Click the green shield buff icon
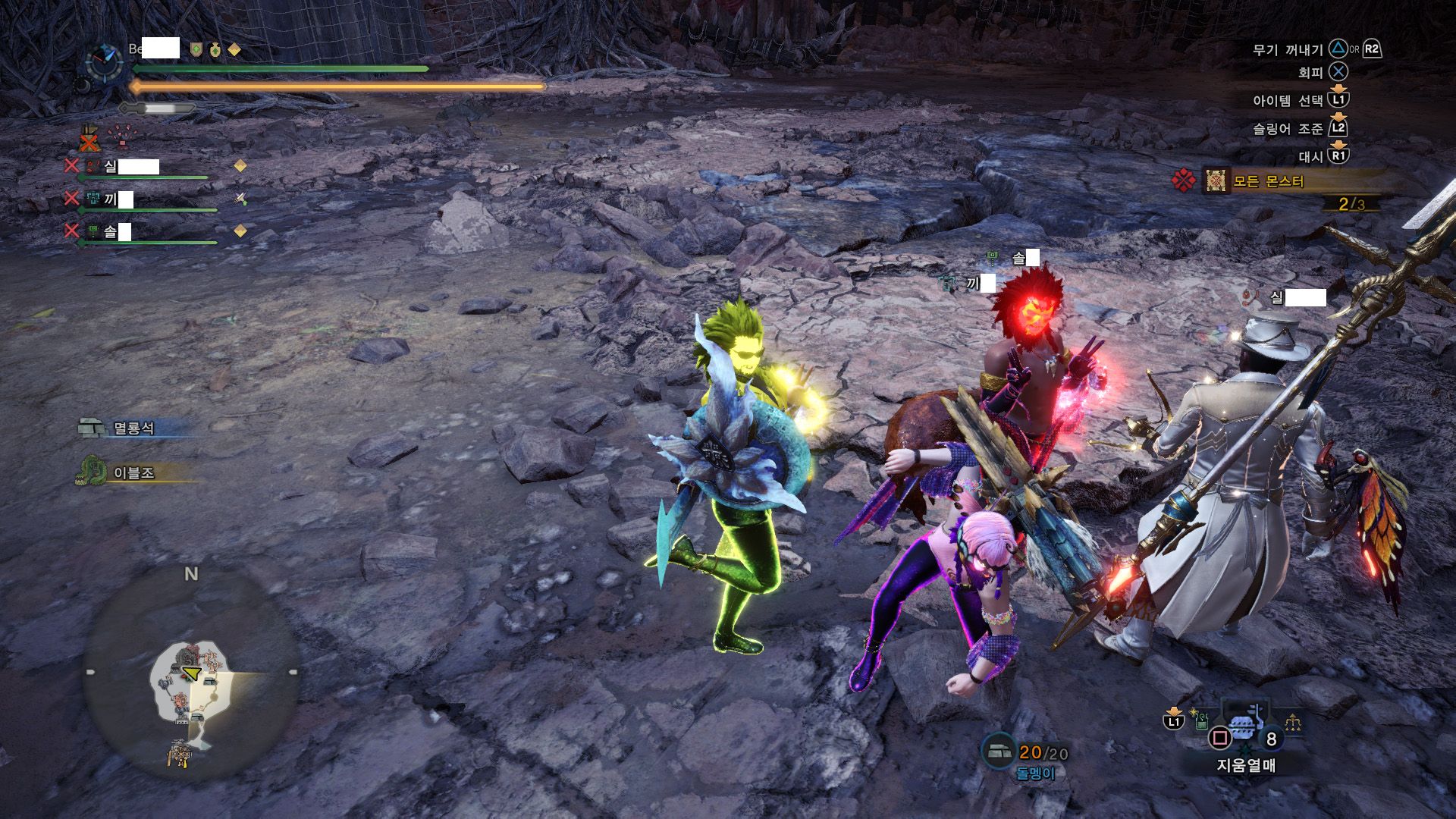The height and width of the screenshot is (819, 1456). click(196, 50)
